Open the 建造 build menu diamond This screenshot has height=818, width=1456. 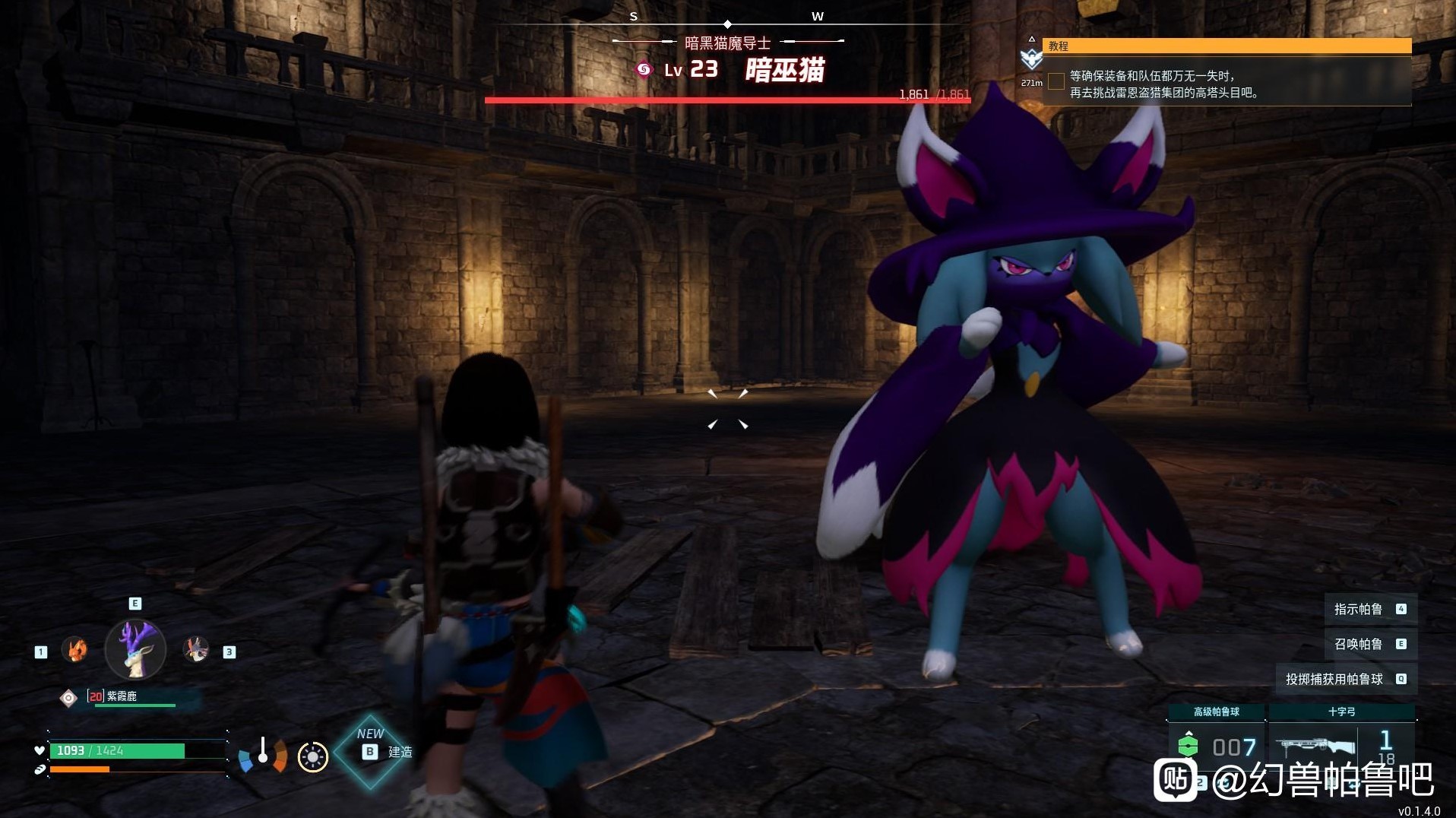[372, 751]
